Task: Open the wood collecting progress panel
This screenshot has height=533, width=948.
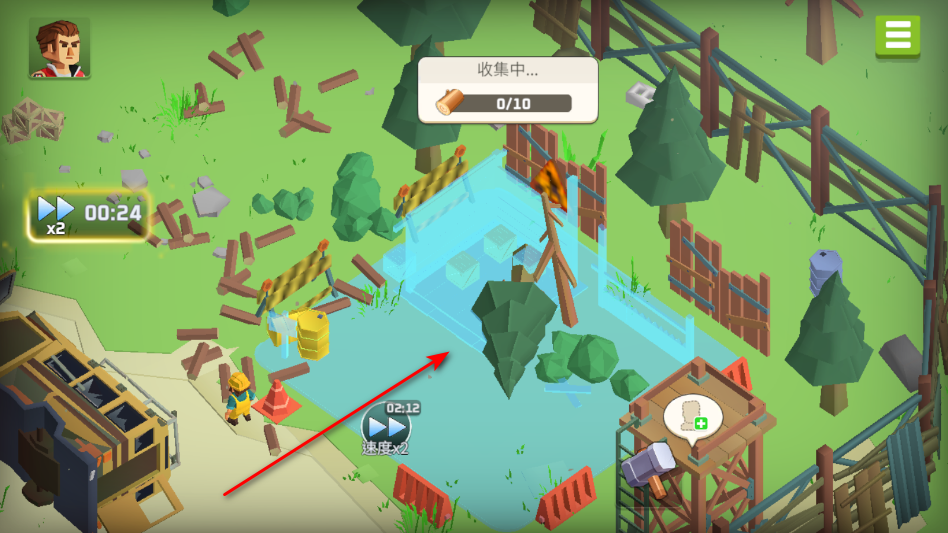Action: coord(507,90)
